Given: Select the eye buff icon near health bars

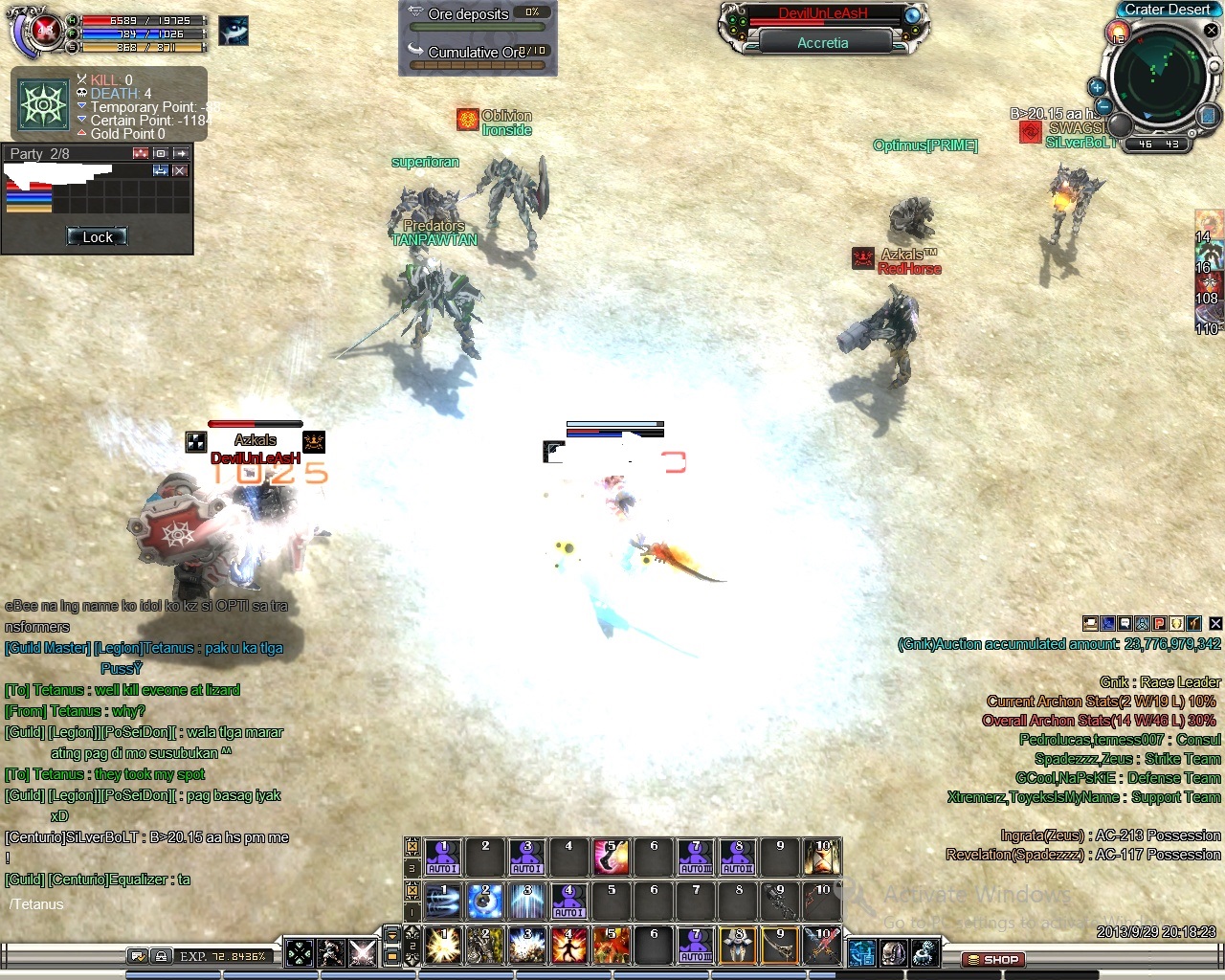Looking at the screenshot, I should 234,31.
